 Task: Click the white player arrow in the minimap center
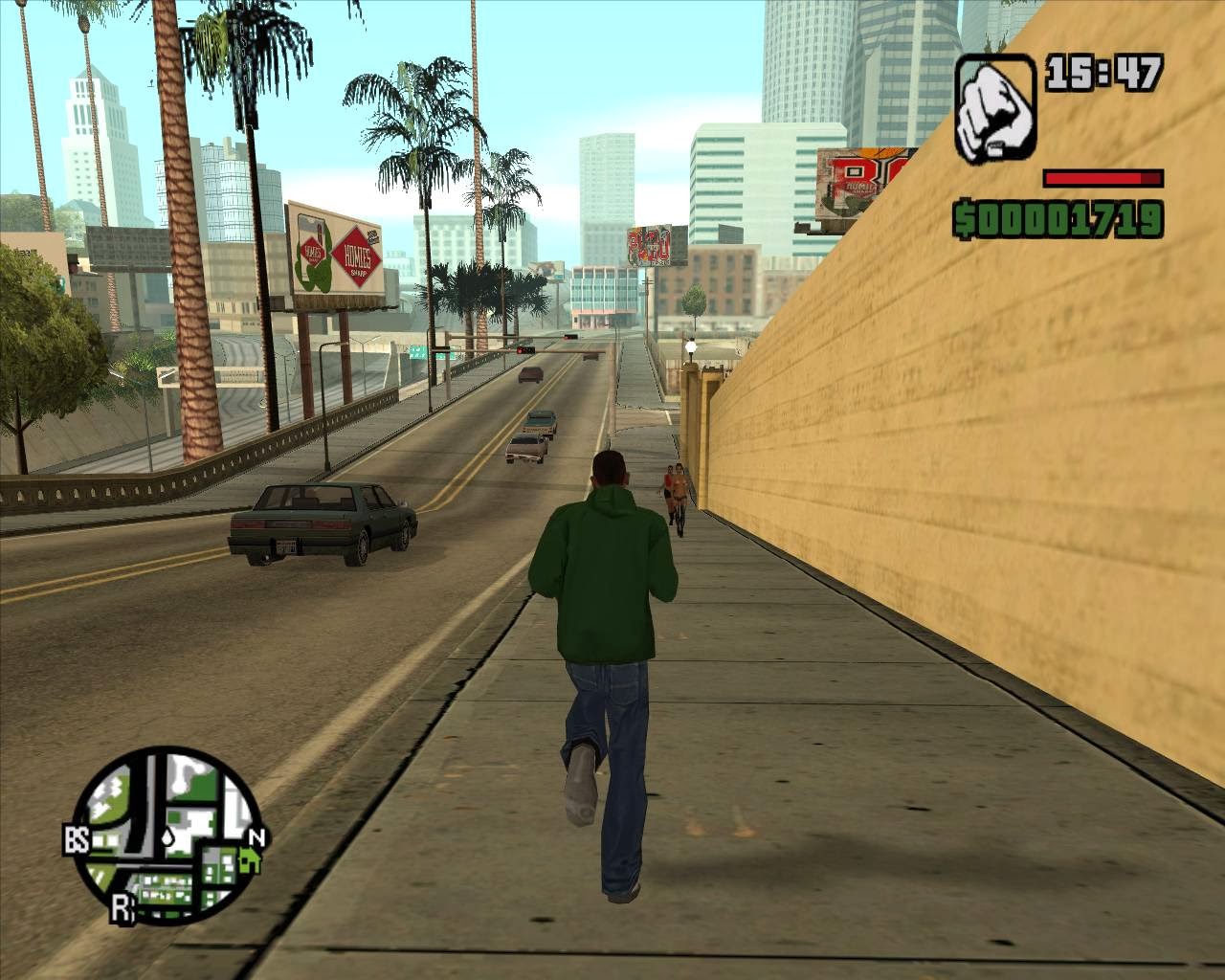click(x=167, y=836)
